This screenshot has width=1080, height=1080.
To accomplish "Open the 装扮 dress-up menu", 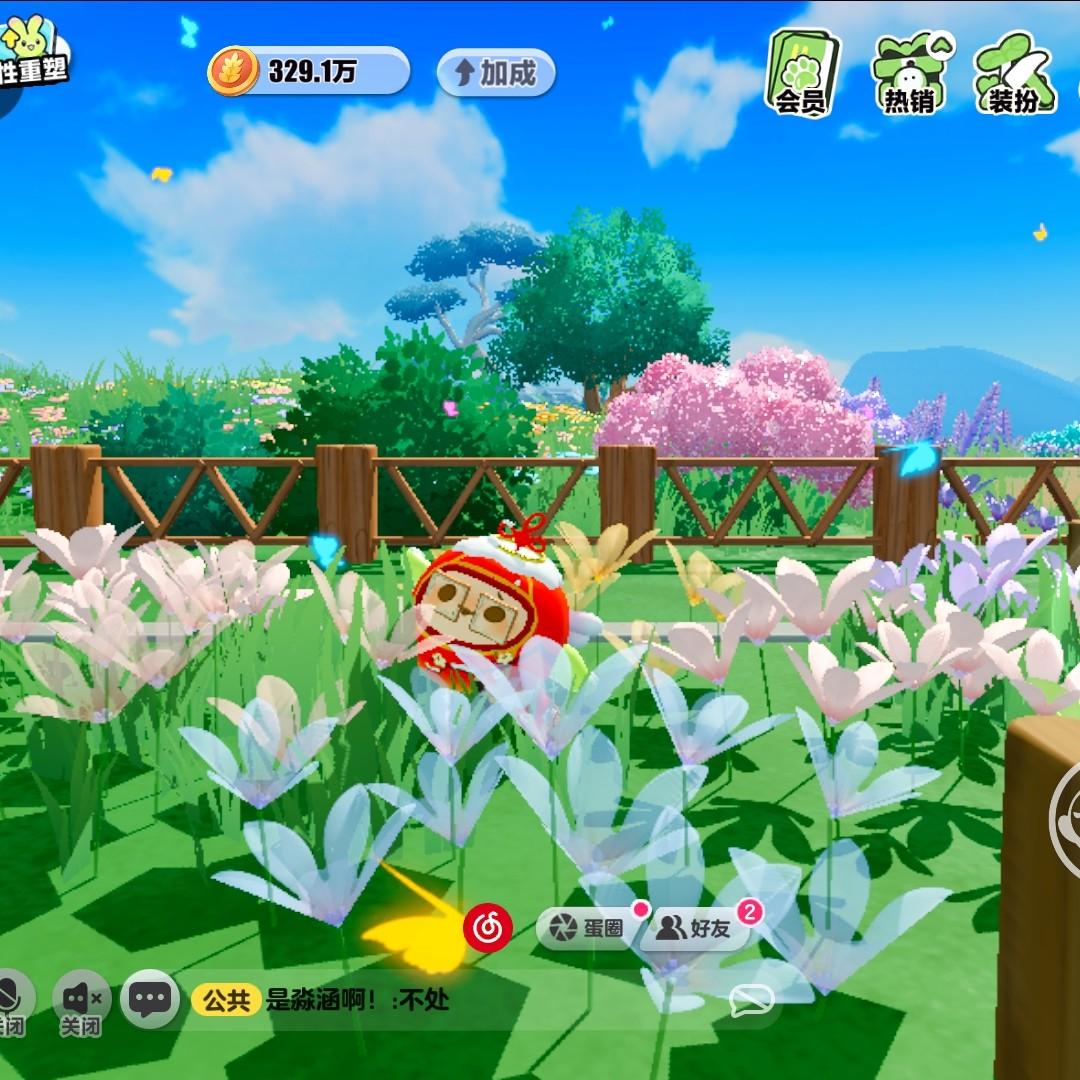I will pos(1014,72).
